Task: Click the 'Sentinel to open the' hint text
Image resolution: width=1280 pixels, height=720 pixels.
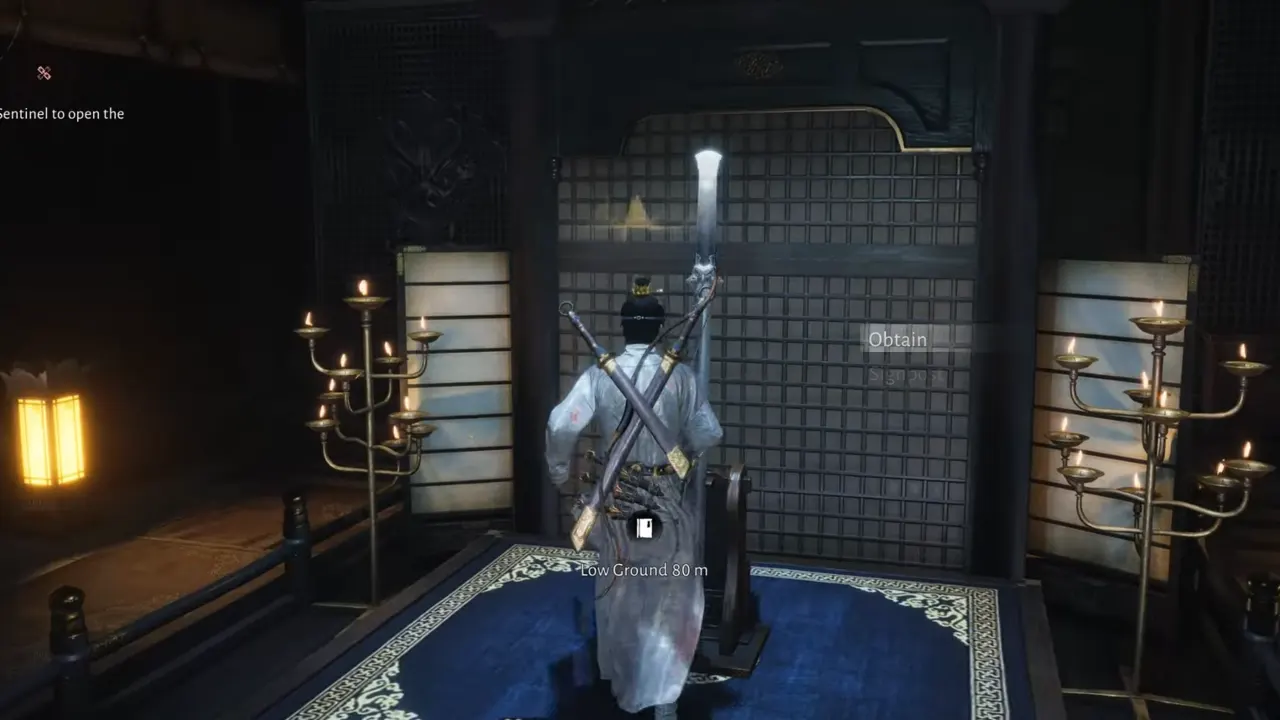Action: point(61,113)
